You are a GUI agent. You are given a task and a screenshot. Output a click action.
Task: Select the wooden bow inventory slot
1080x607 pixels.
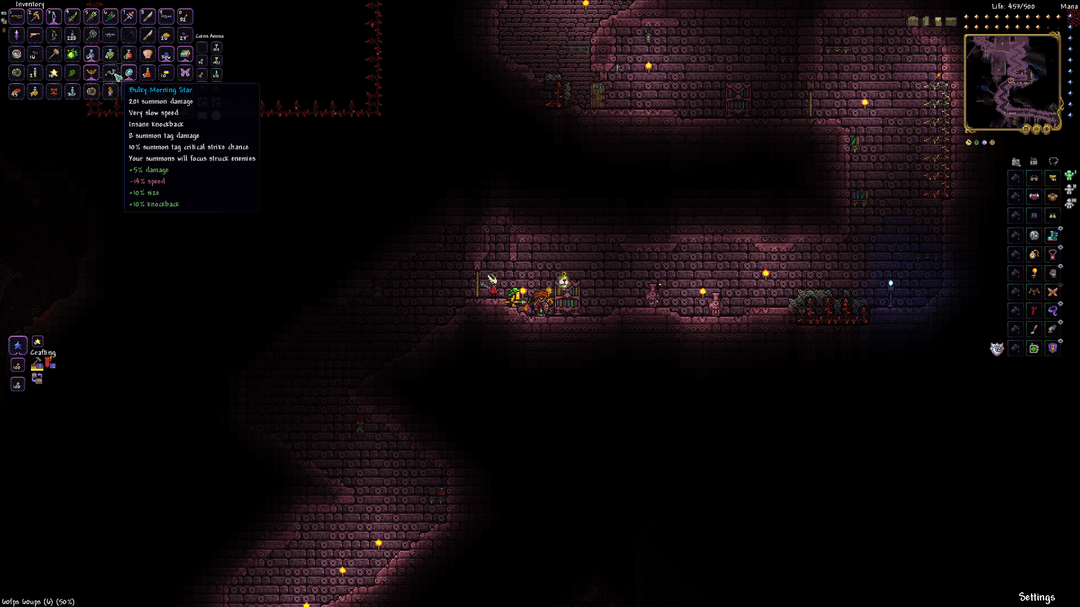point(54,36)
